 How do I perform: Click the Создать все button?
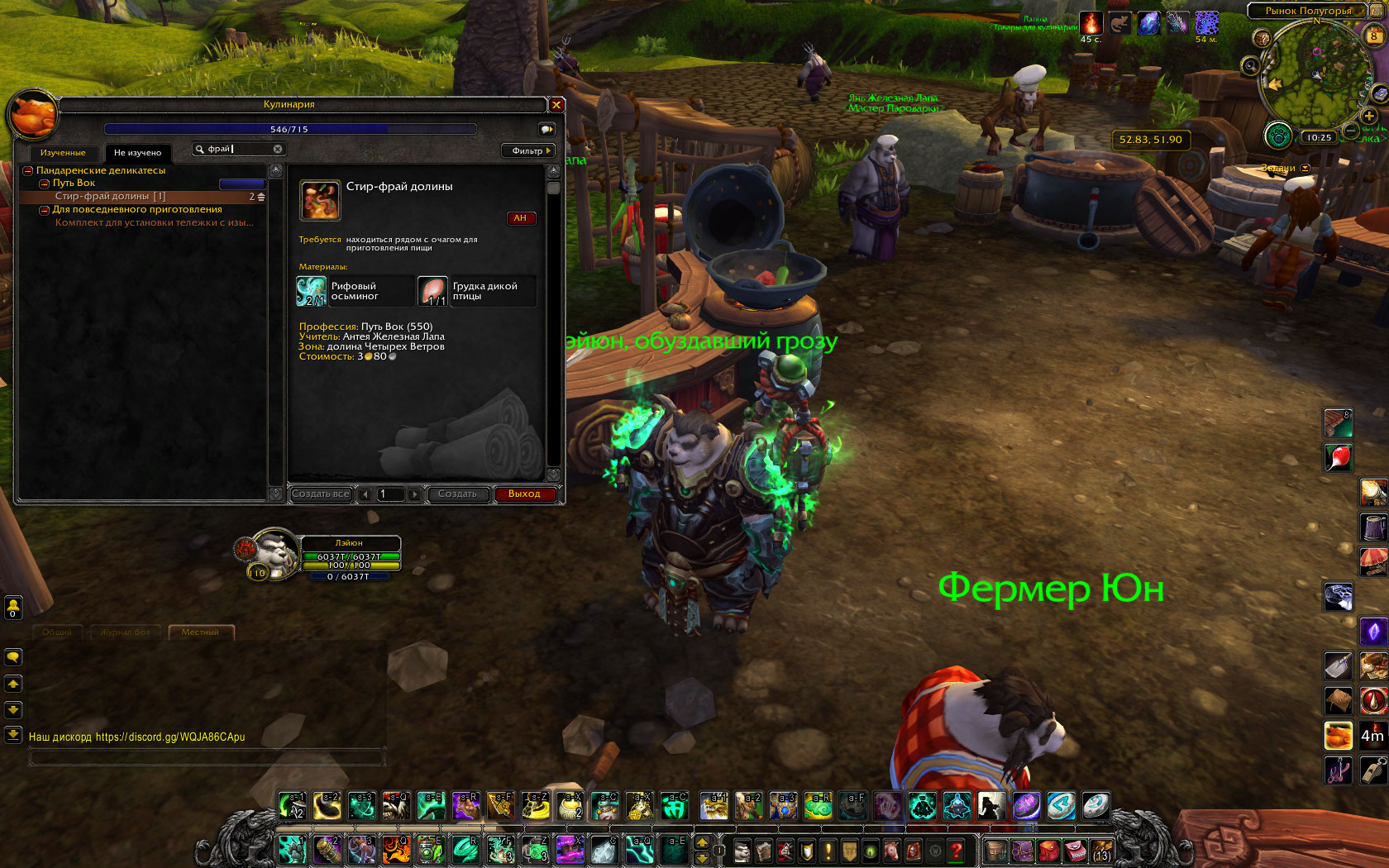click(321, 494)
